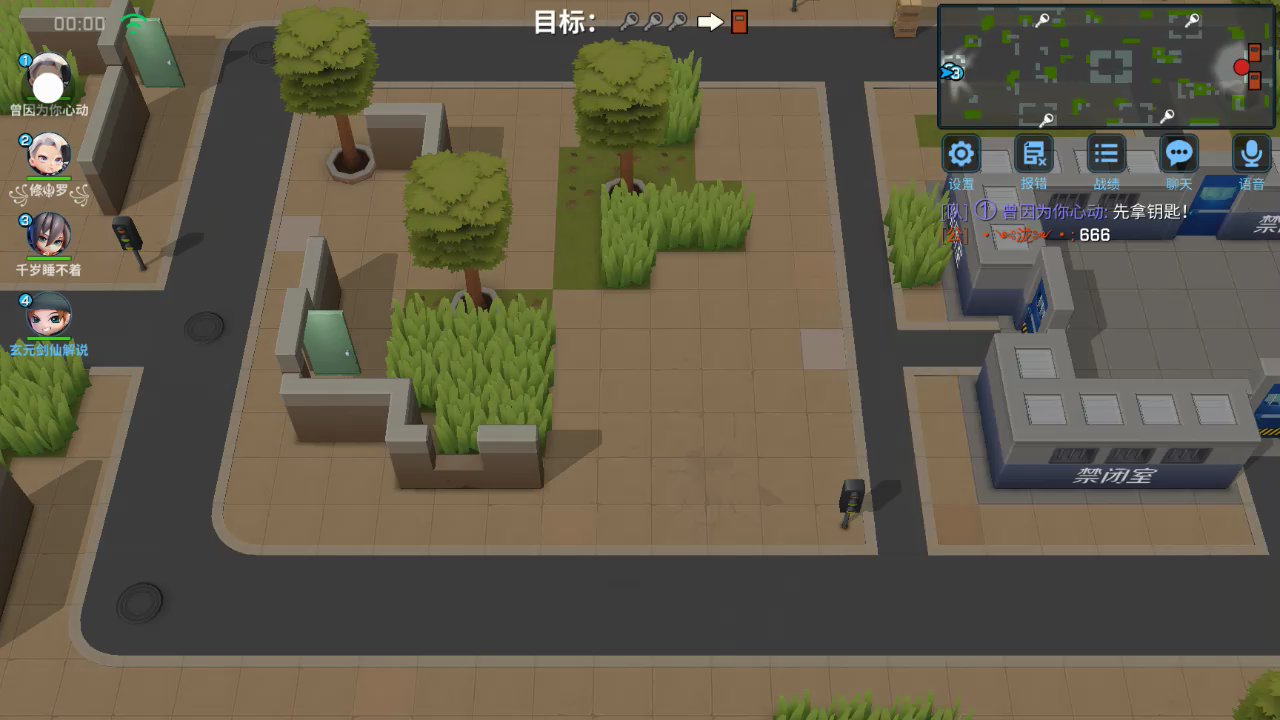Open the minimap overview

[1106, 67]
